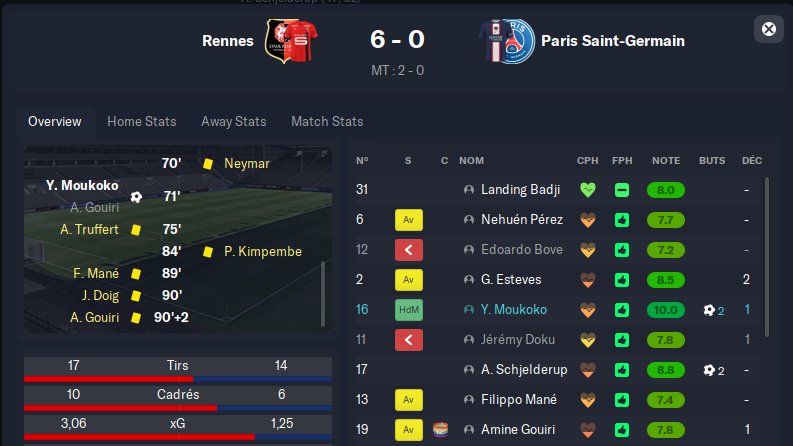Viewport: 793px width, 446px height.
Task: Show the Match Stats tab
Action: 327,122
